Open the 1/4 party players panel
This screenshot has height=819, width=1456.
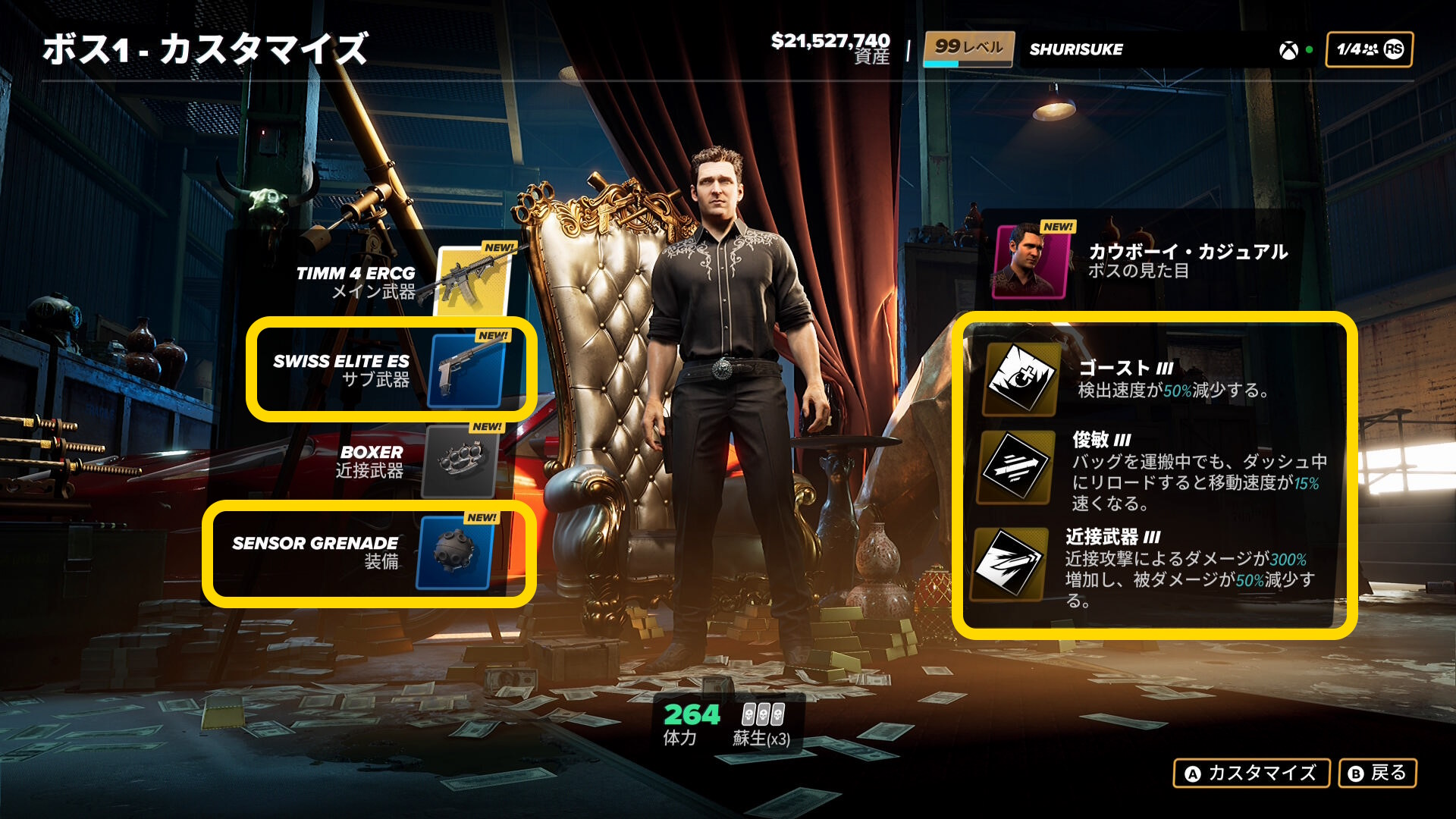[x=1369, y=50]
